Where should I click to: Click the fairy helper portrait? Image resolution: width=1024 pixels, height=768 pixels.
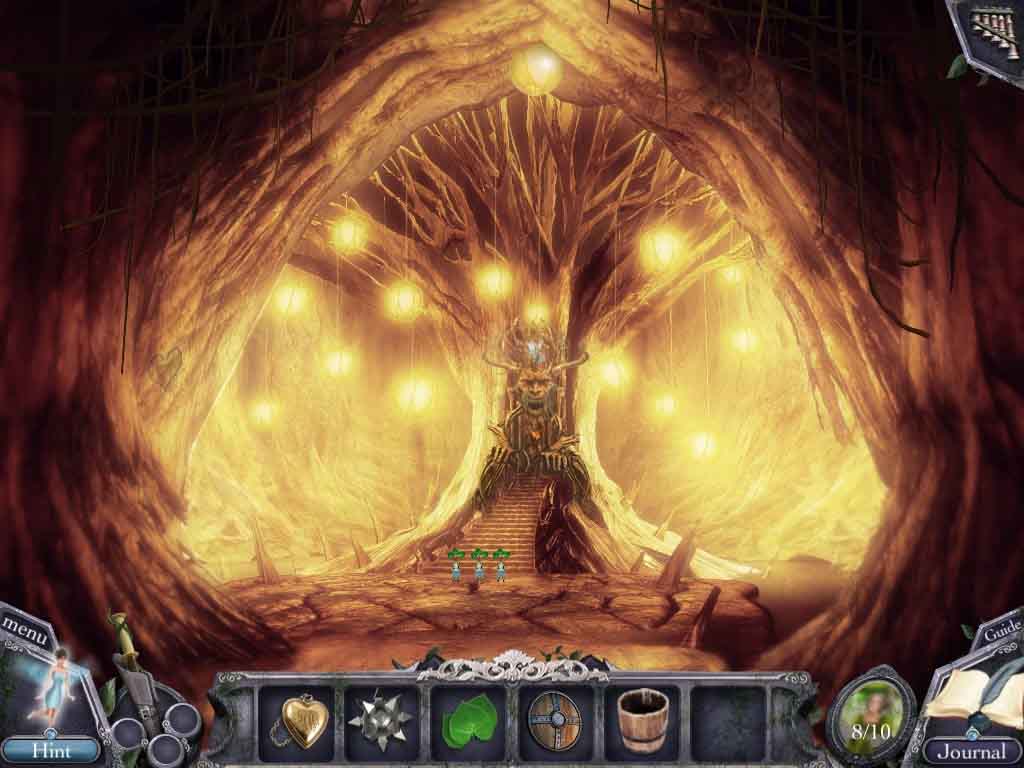coord(50,687)
